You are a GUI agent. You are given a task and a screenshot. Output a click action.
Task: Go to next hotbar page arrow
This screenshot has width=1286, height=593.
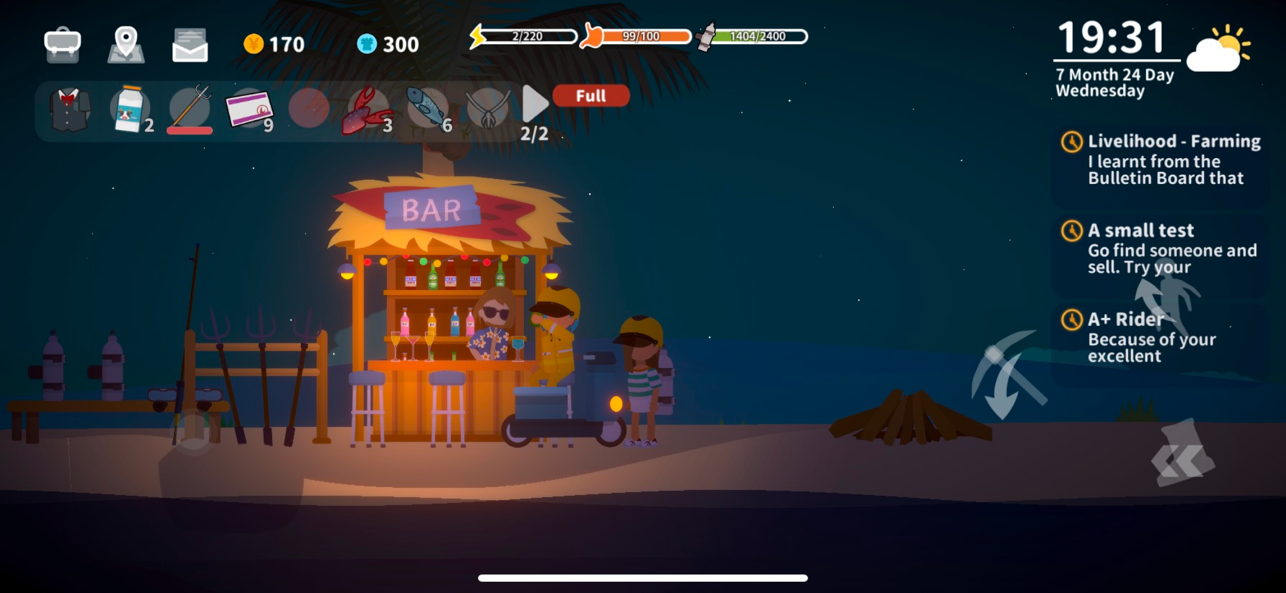point(535,103)
